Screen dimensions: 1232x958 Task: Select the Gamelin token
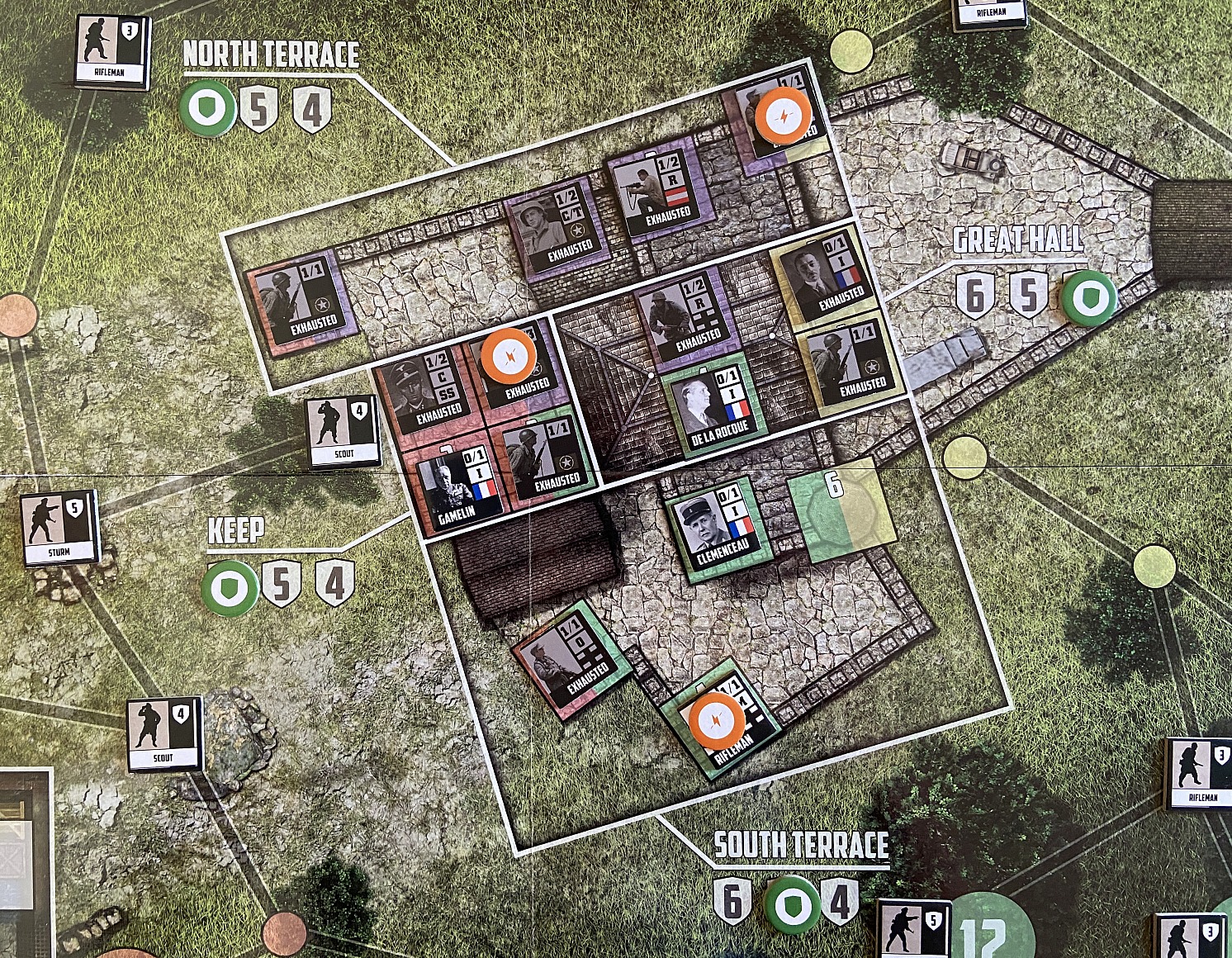point(457,488)
